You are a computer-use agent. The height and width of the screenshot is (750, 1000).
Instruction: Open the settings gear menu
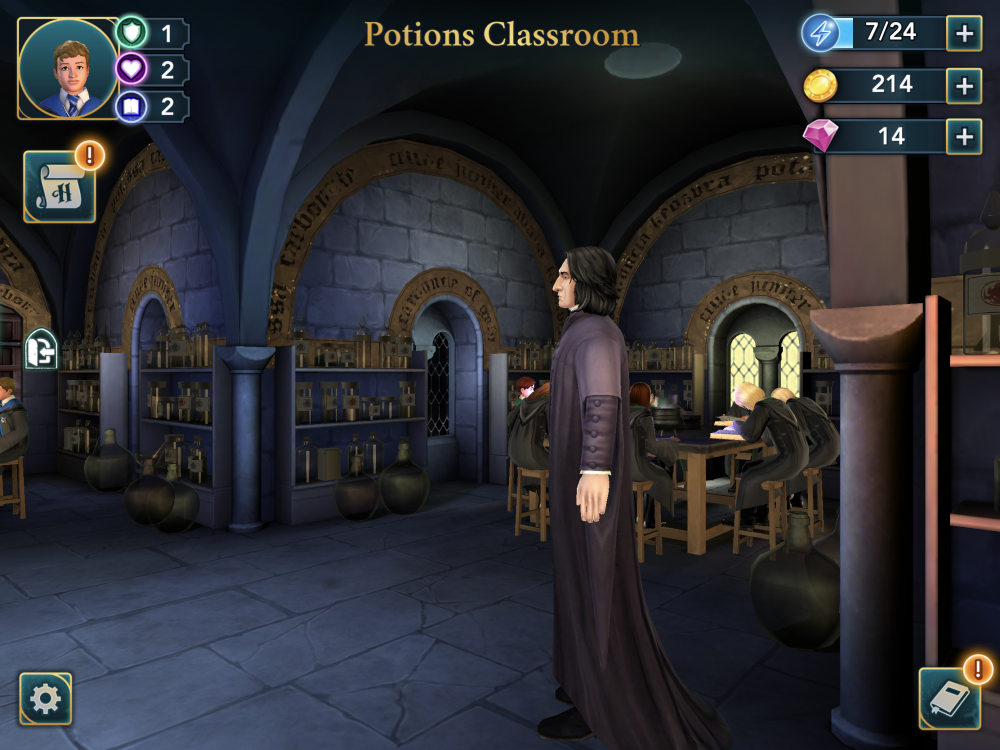[x=46, y=698]
